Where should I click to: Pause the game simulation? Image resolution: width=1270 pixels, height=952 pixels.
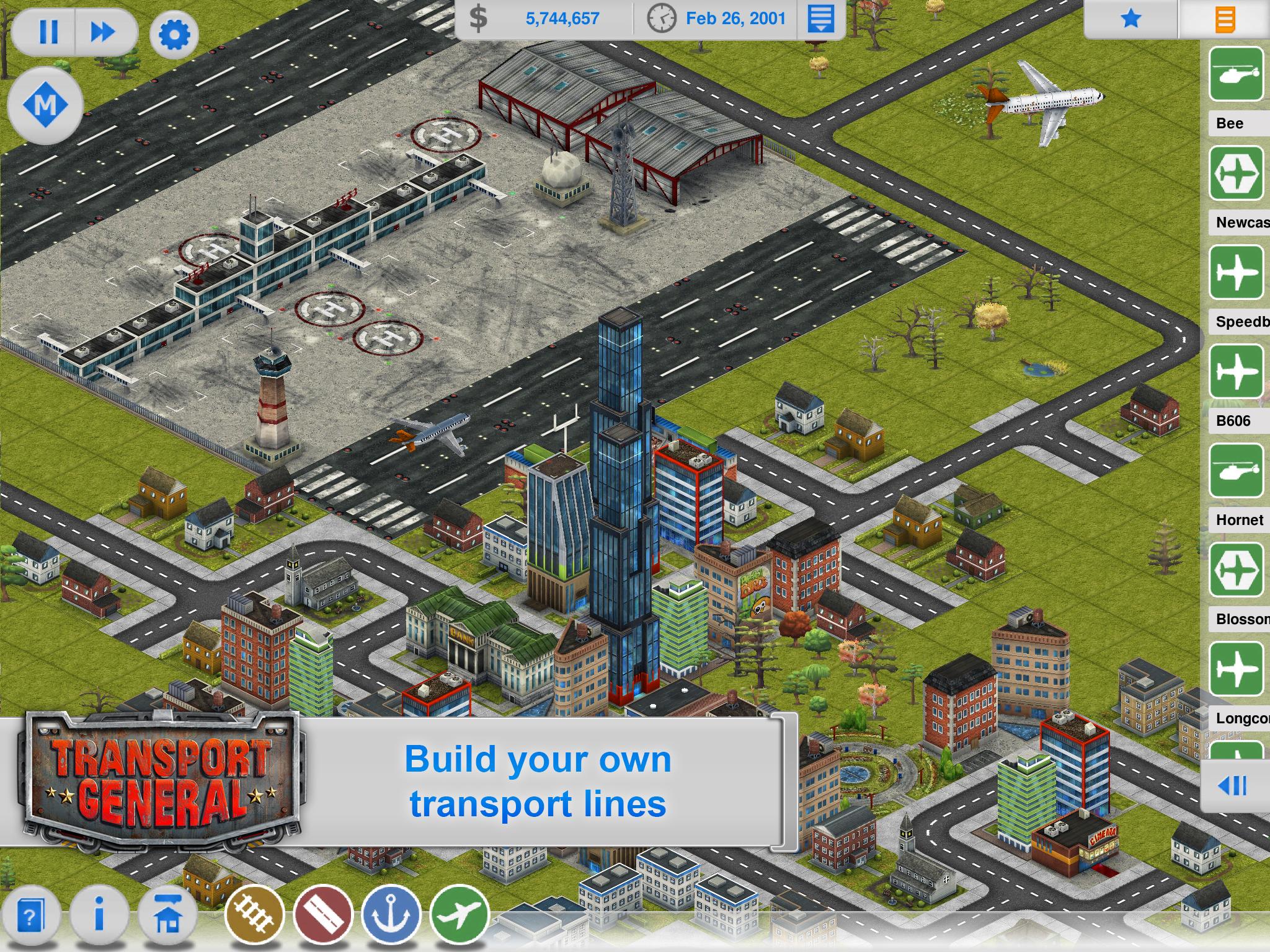click(48, 32)
